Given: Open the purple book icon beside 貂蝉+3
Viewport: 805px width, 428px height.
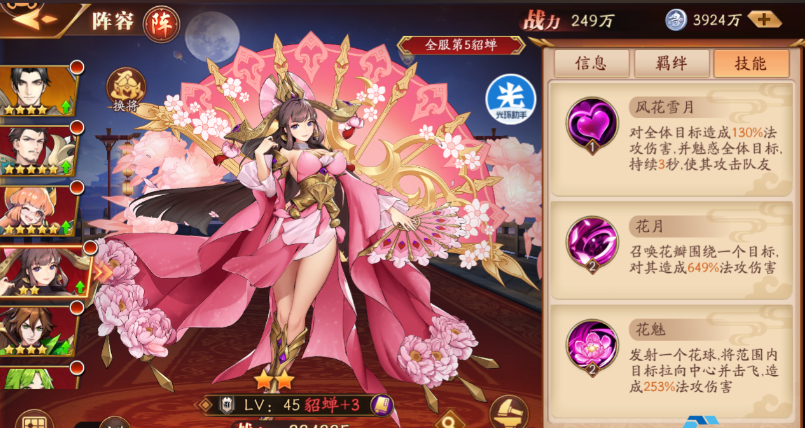Looking at the screenshot, I should 381,405.
